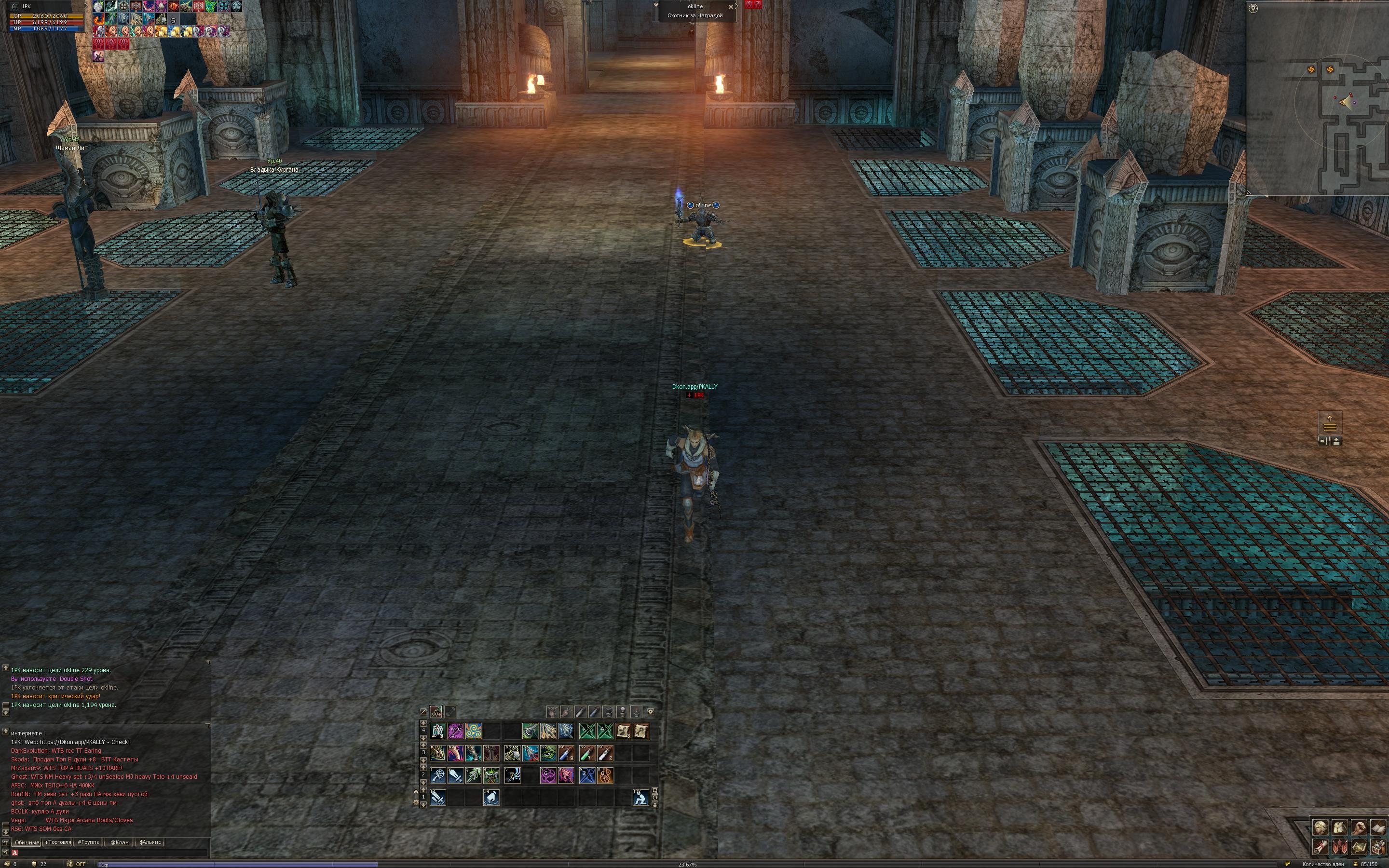The height and width of the screenshot is (868, 1389).
Task: Open the quest scroll icon
Action: click(x=1320, y=847)
